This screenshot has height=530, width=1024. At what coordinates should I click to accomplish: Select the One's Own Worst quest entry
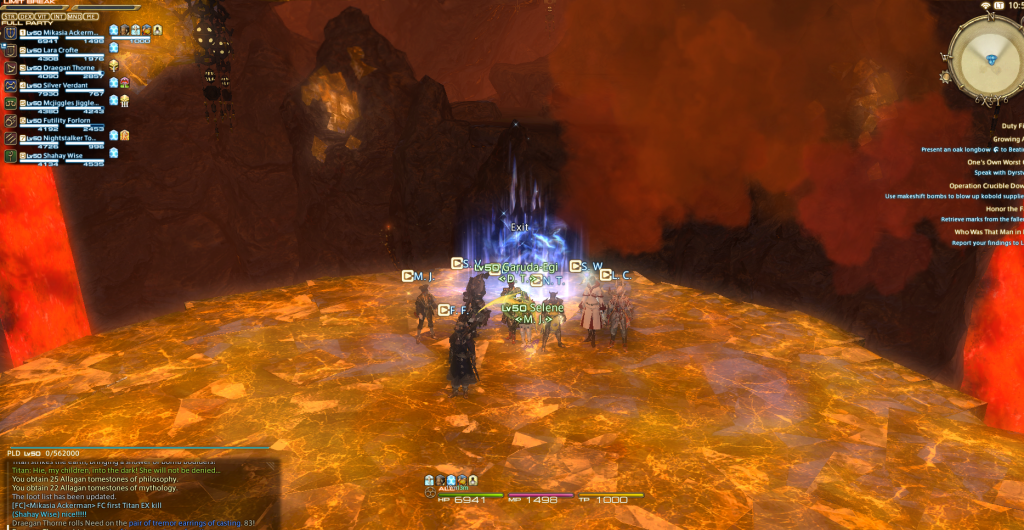pos(995,161)
